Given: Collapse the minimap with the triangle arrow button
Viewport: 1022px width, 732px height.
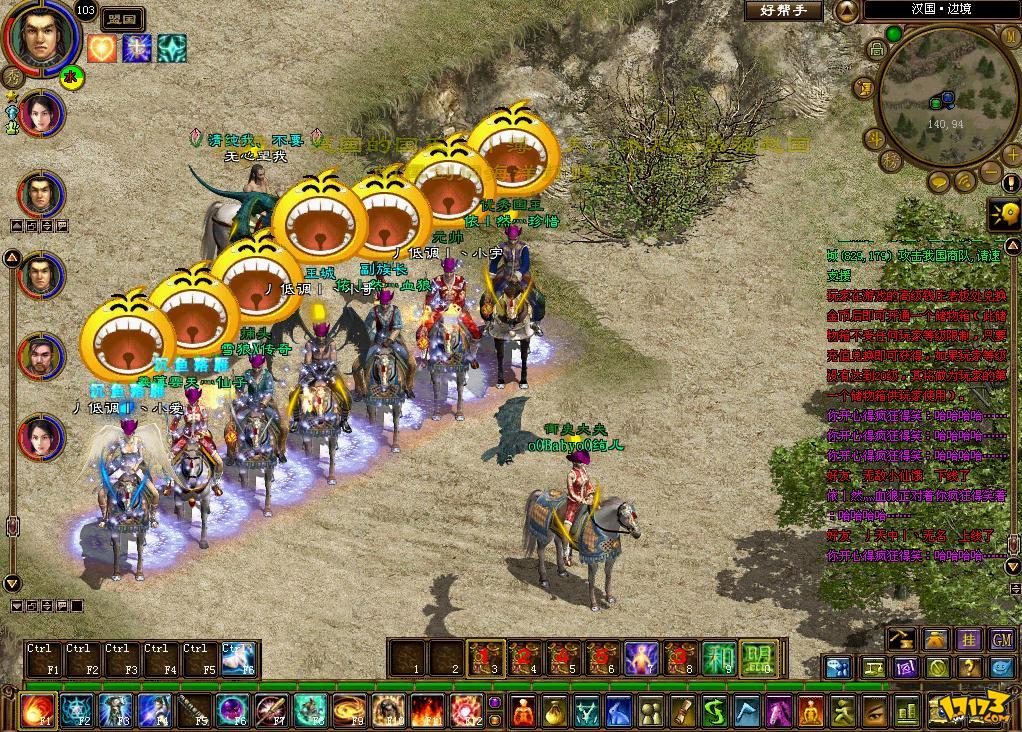Looking at the screenshot, I should point(846,11).
